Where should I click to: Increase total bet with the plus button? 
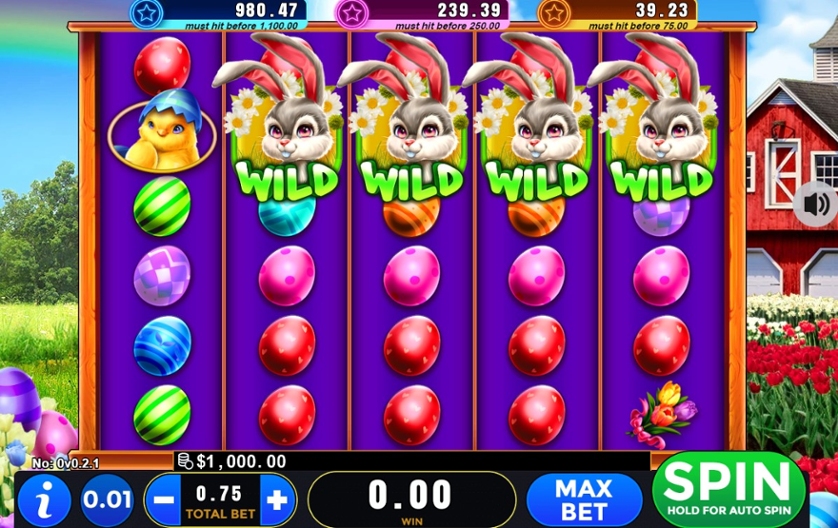(277, 497)
